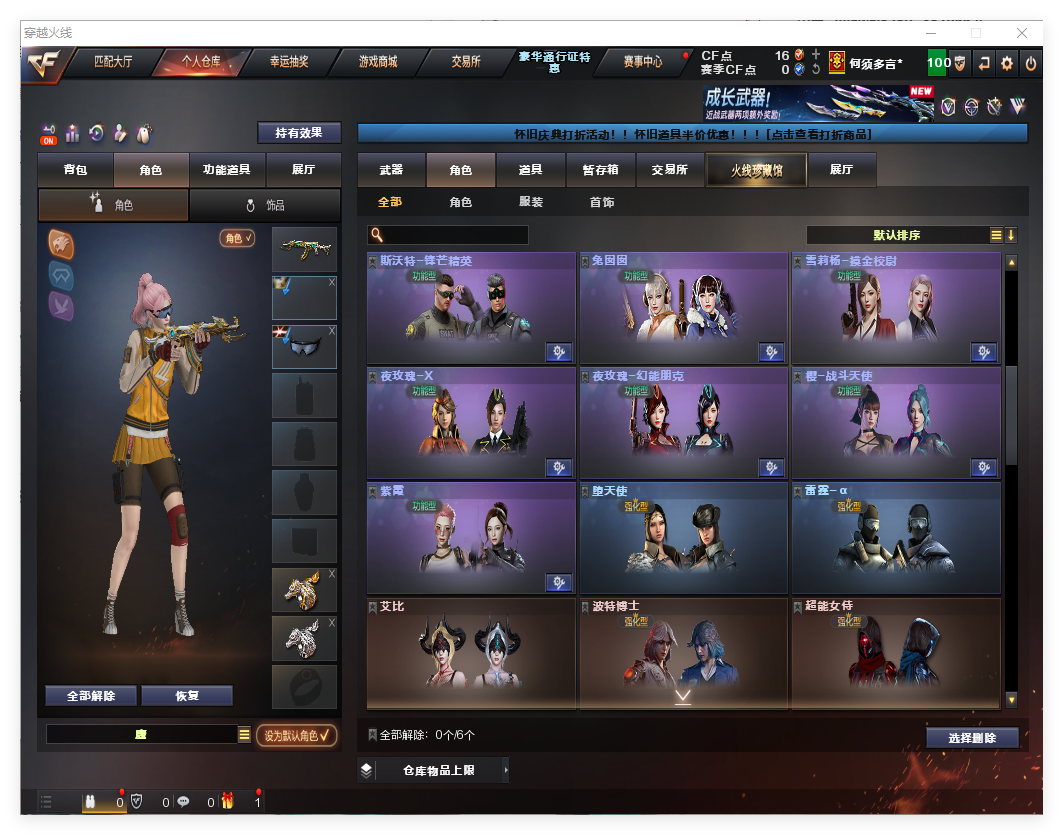Screen dimensions: 1063x835
Task: Switch to the 武器 weapons tab
Action: 391,170
